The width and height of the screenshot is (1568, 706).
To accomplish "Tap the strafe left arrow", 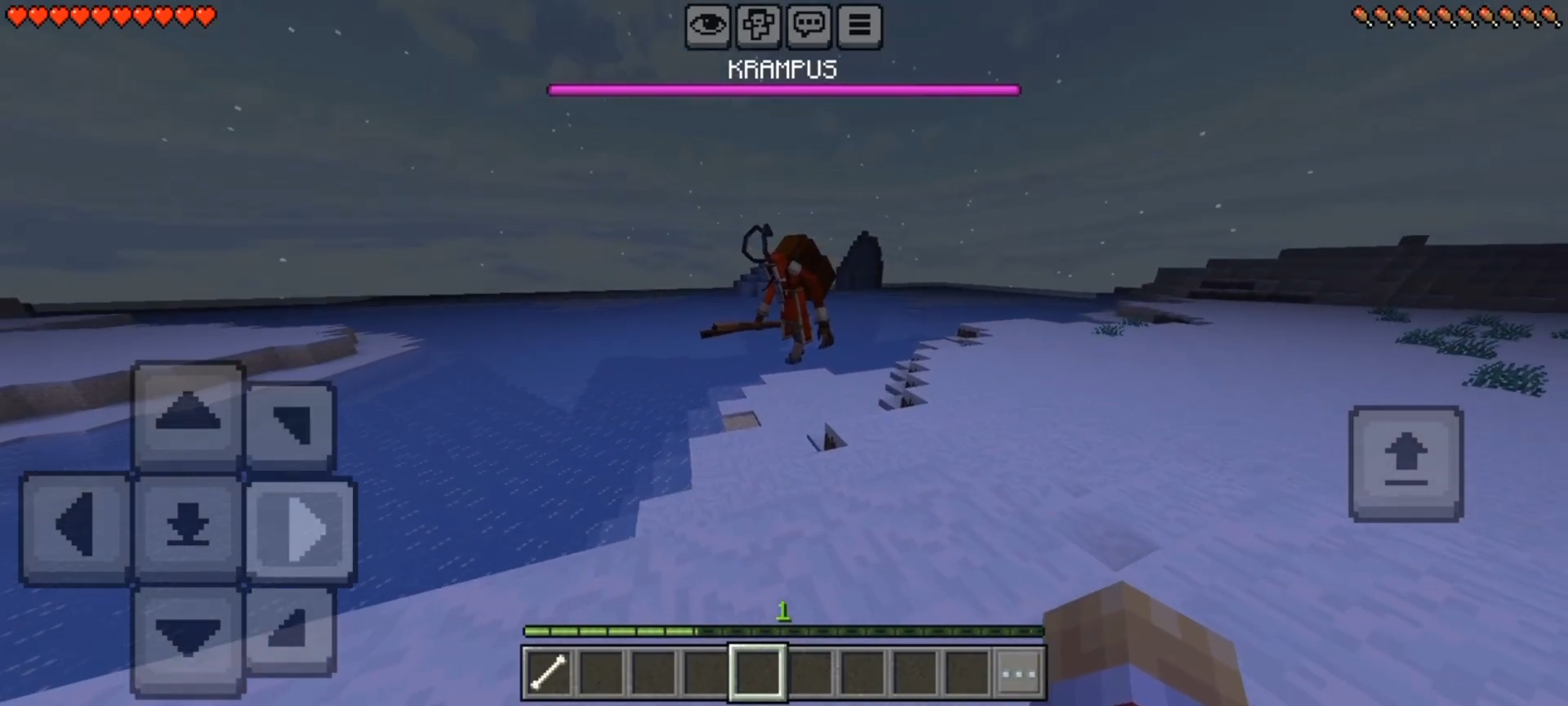I will (x=76, y=527).
